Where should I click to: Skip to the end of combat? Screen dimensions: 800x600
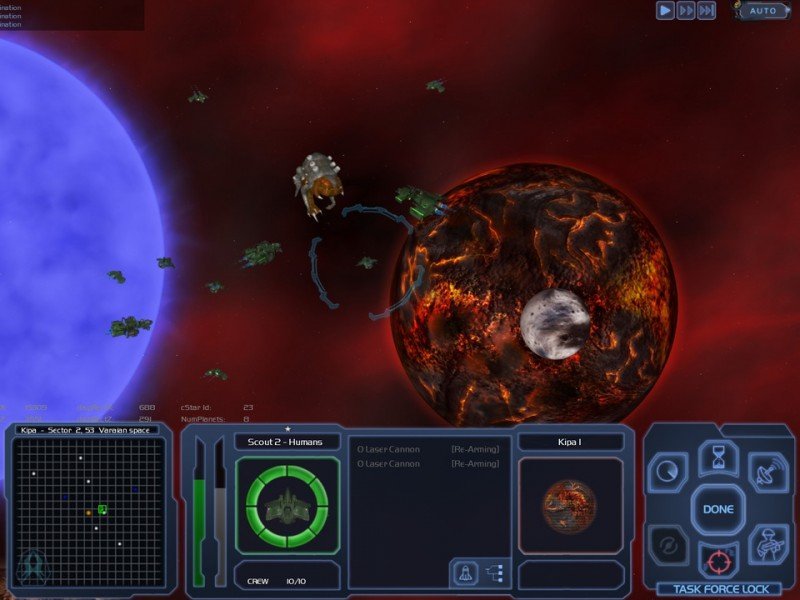pos(706,10)
